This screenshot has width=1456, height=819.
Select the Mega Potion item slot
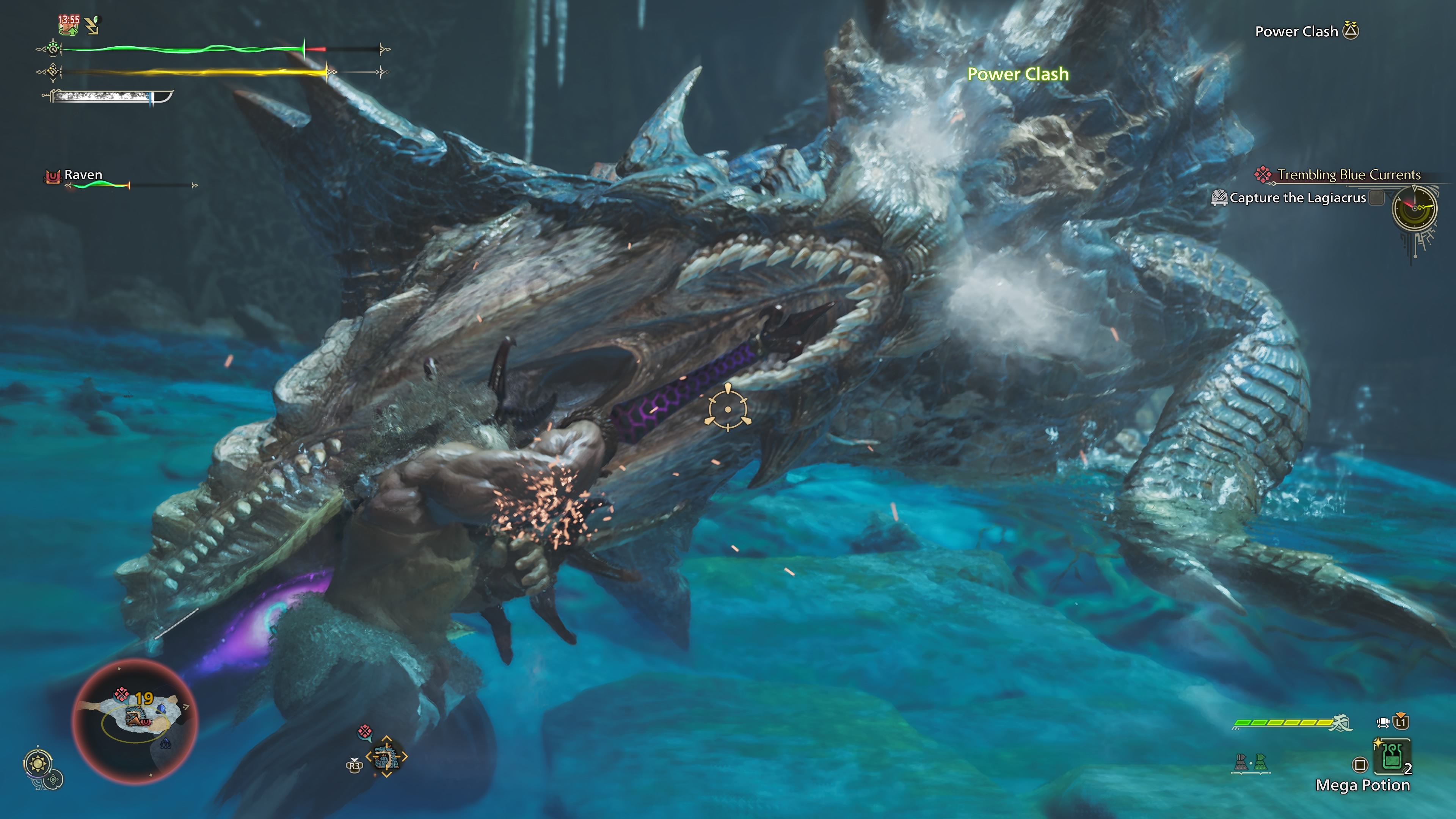tap(1392, 756)
